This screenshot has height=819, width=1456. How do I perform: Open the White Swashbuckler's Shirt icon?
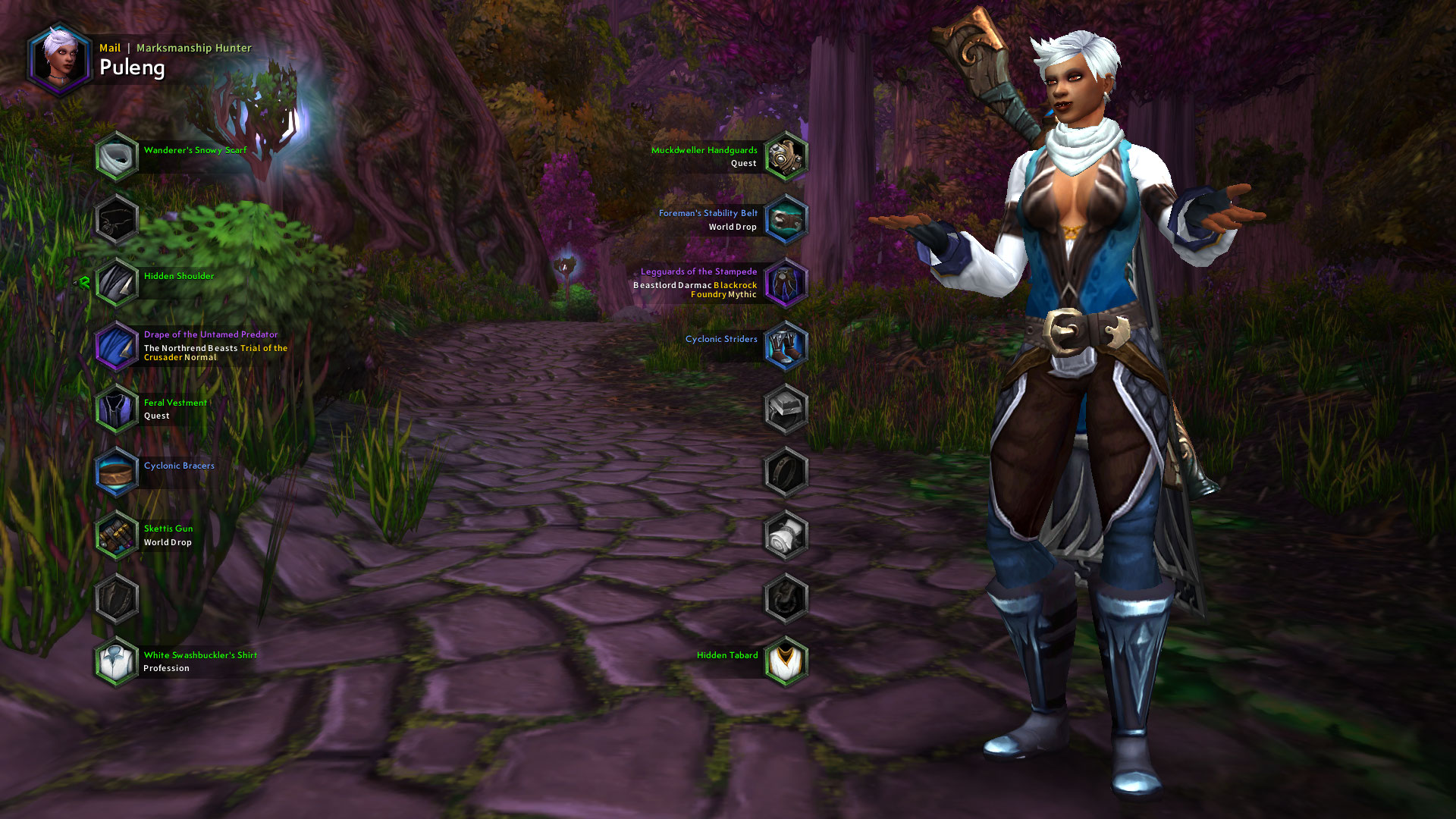pos(116,661)
